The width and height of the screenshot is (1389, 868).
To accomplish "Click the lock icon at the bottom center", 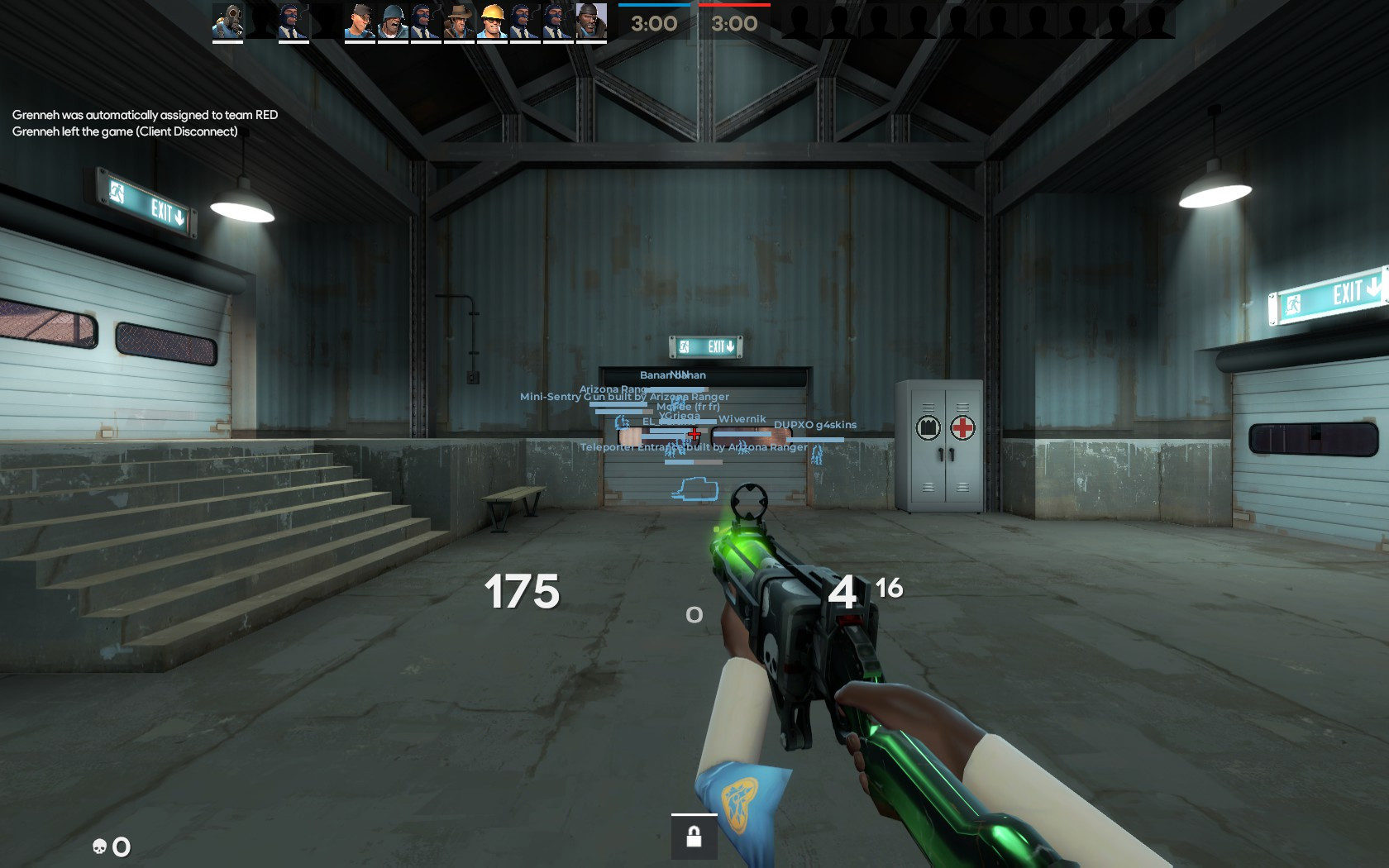I will (x=694, y=837).
